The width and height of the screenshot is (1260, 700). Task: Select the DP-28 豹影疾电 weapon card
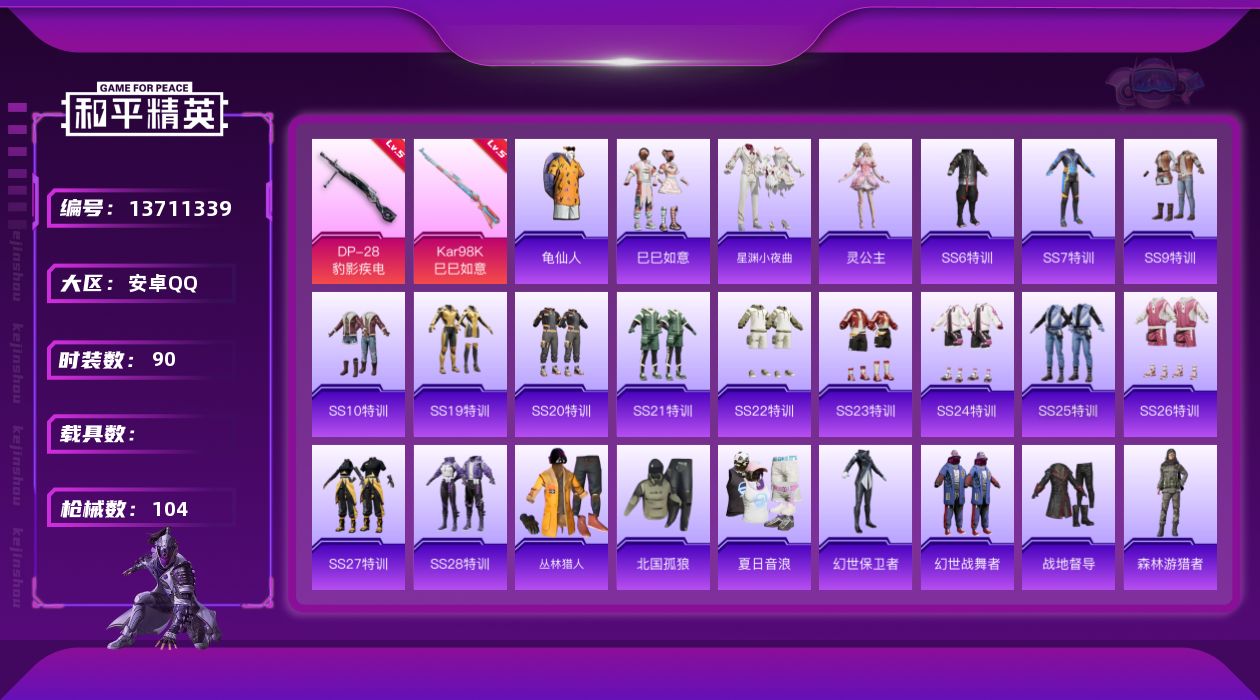358,211
